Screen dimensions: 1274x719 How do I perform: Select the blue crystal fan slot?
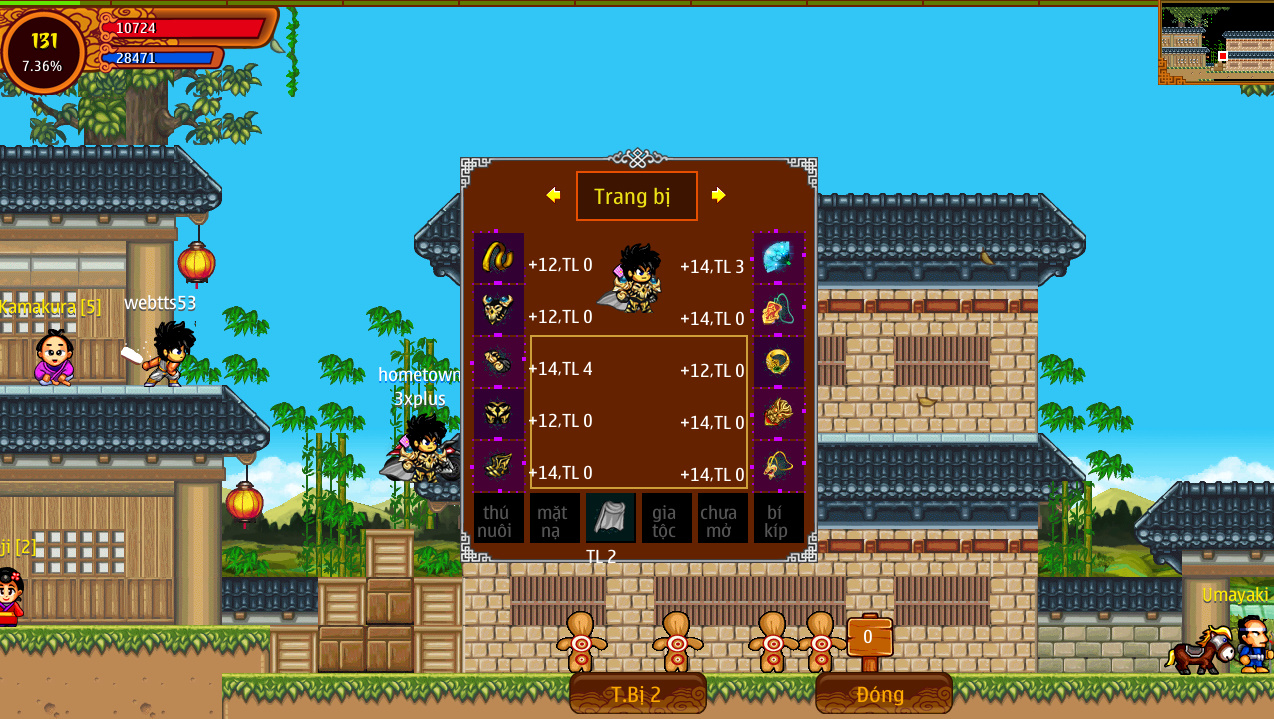pyautogui.click(x=778, y=258)
